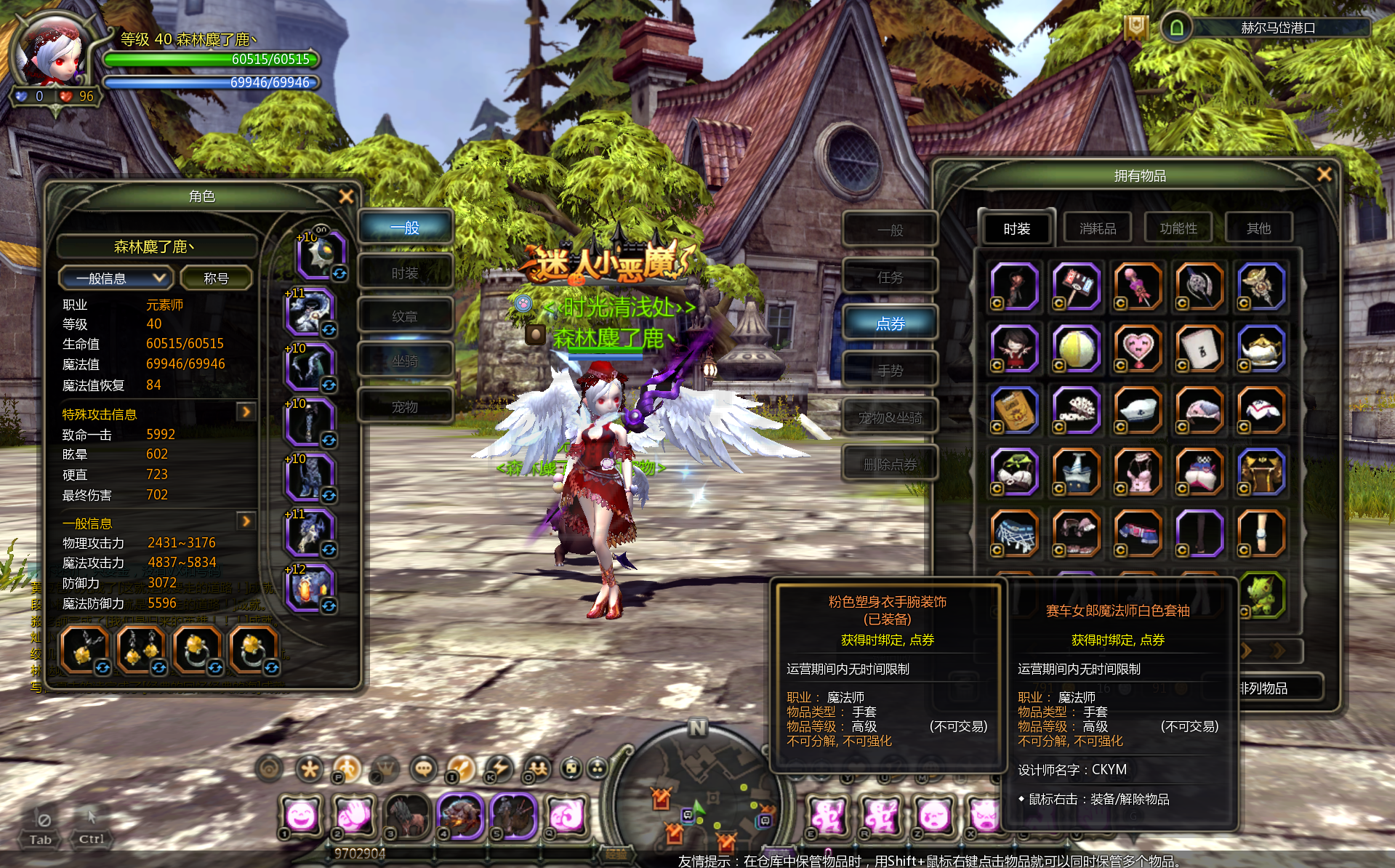Viewport: 1395px width, 868px height.
Task: Select the 其他 inventory tab
Action: [1258, 228]
